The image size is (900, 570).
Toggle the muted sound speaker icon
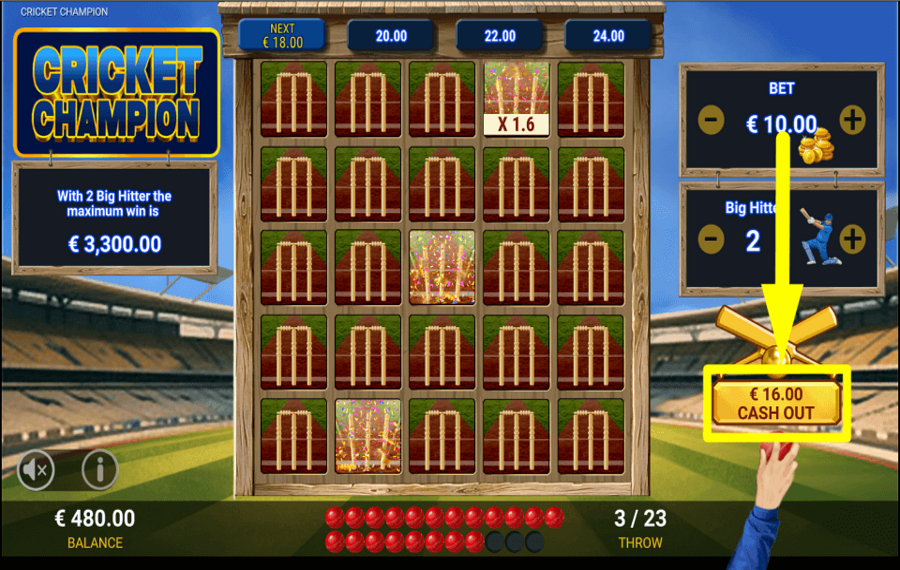click(x=36, y=468)
